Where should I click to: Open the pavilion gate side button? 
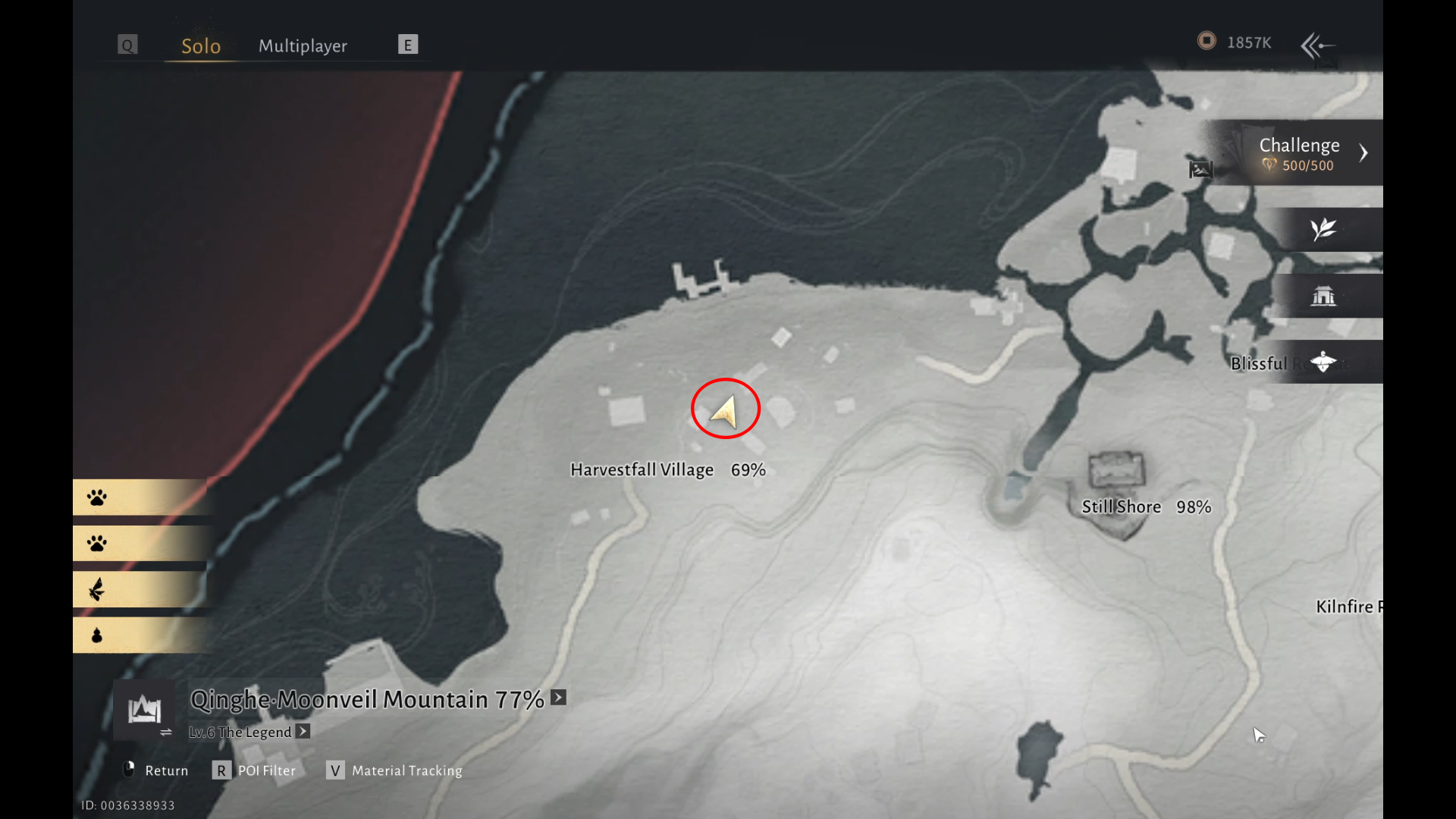[x=1323, y=296]
